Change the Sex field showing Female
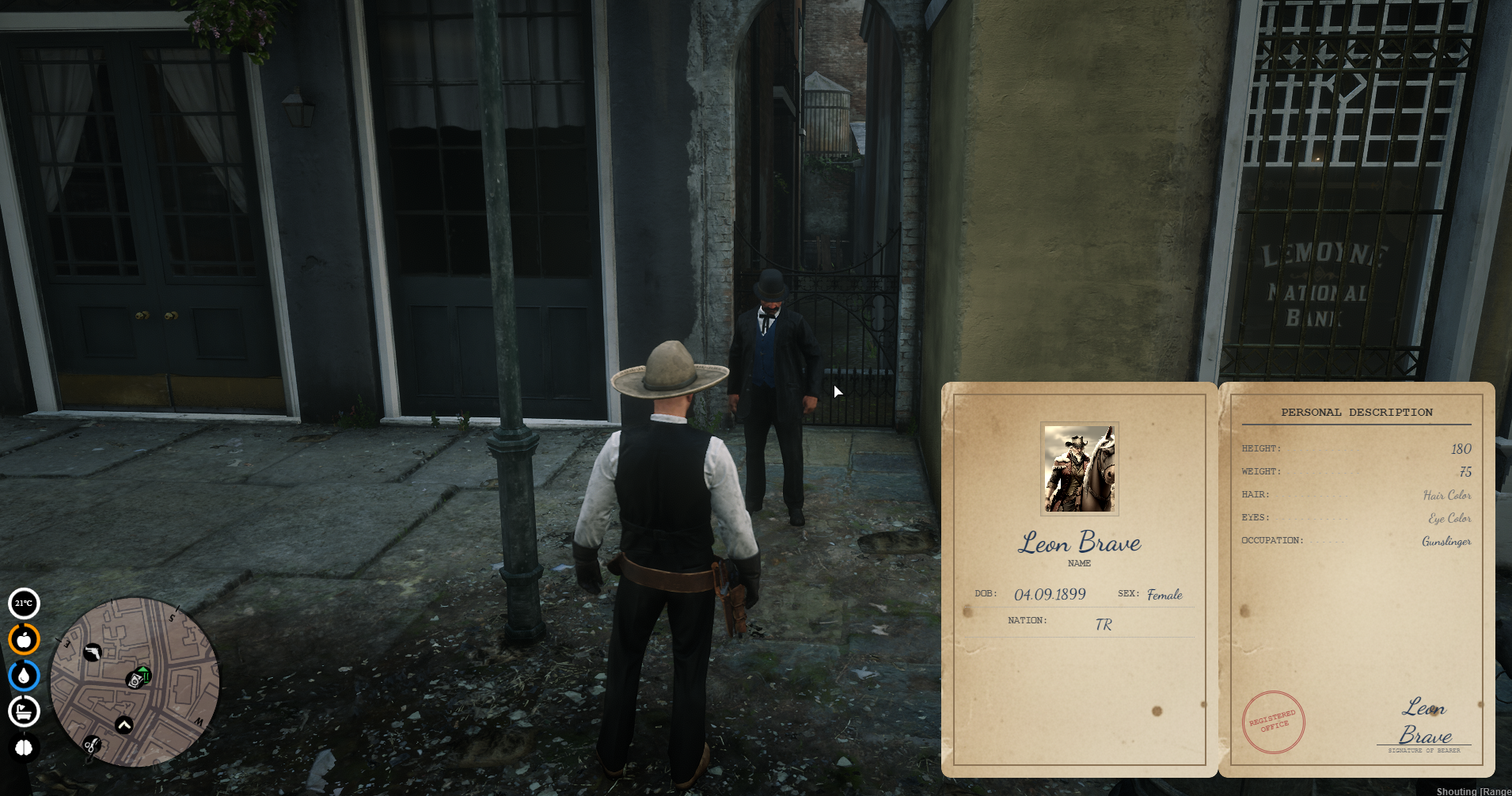The image size is (1512, 796). tap(1164, 594)
